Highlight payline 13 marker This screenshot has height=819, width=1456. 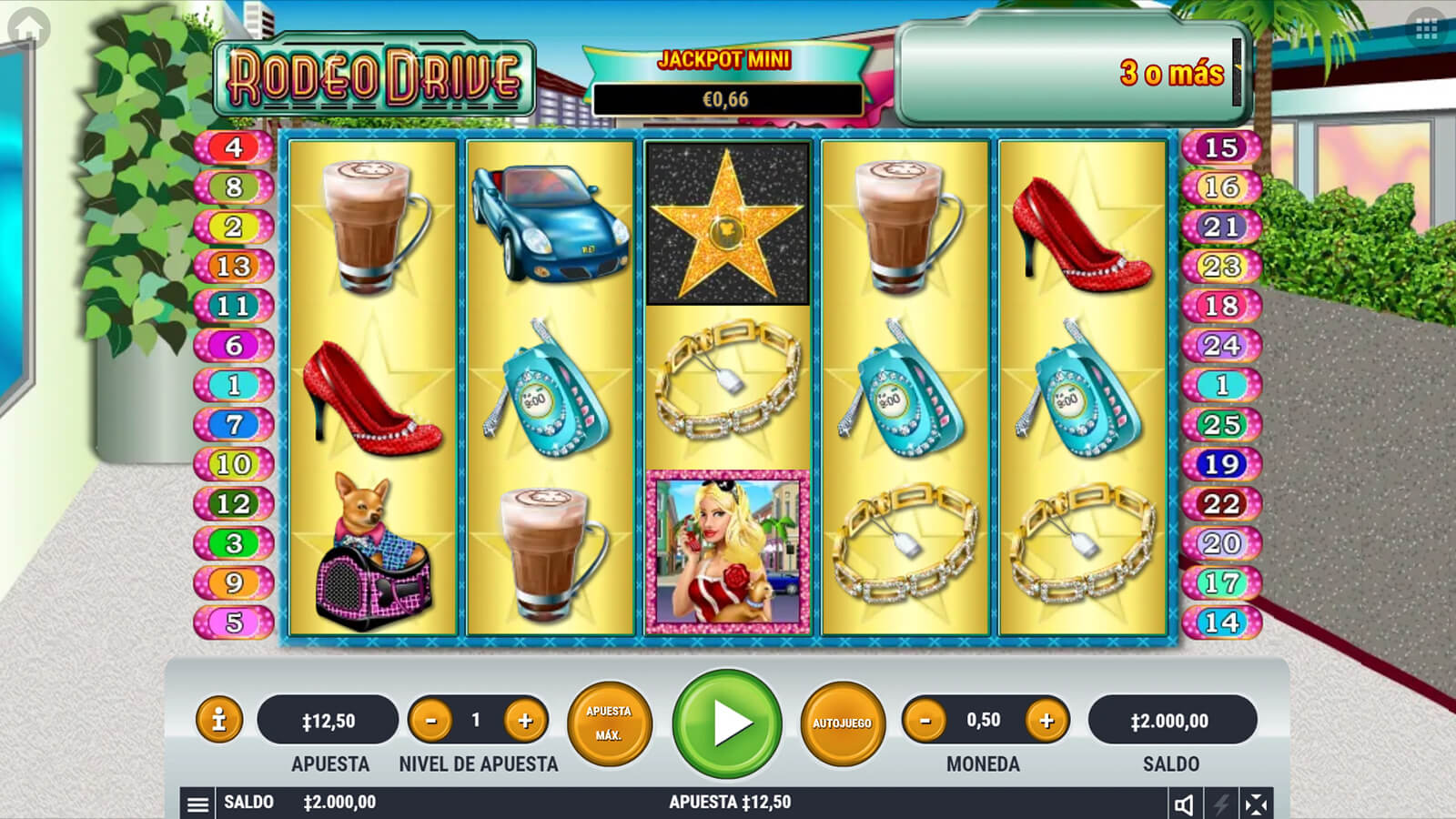(234, 266)
